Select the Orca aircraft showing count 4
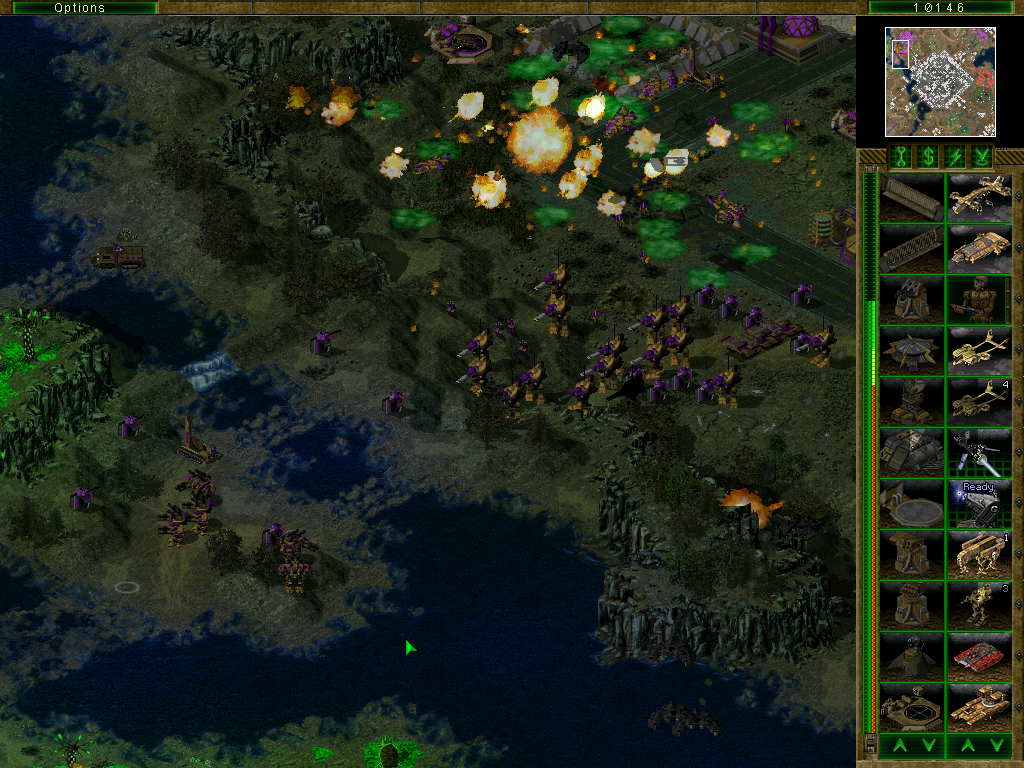The height and width of the screenshot is (768, 1024). 979,402
